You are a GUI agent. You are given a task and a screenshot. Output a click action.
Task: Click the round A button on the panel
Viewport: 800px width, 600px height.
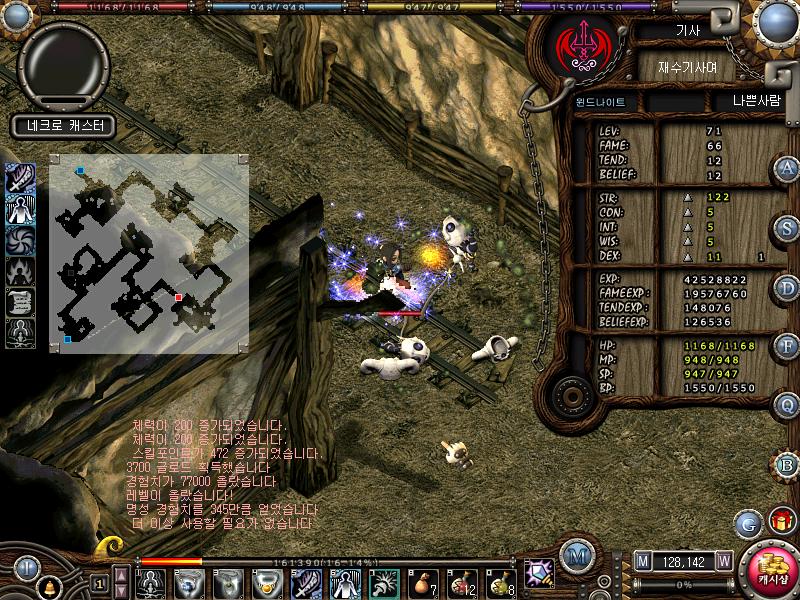(788, 168)
